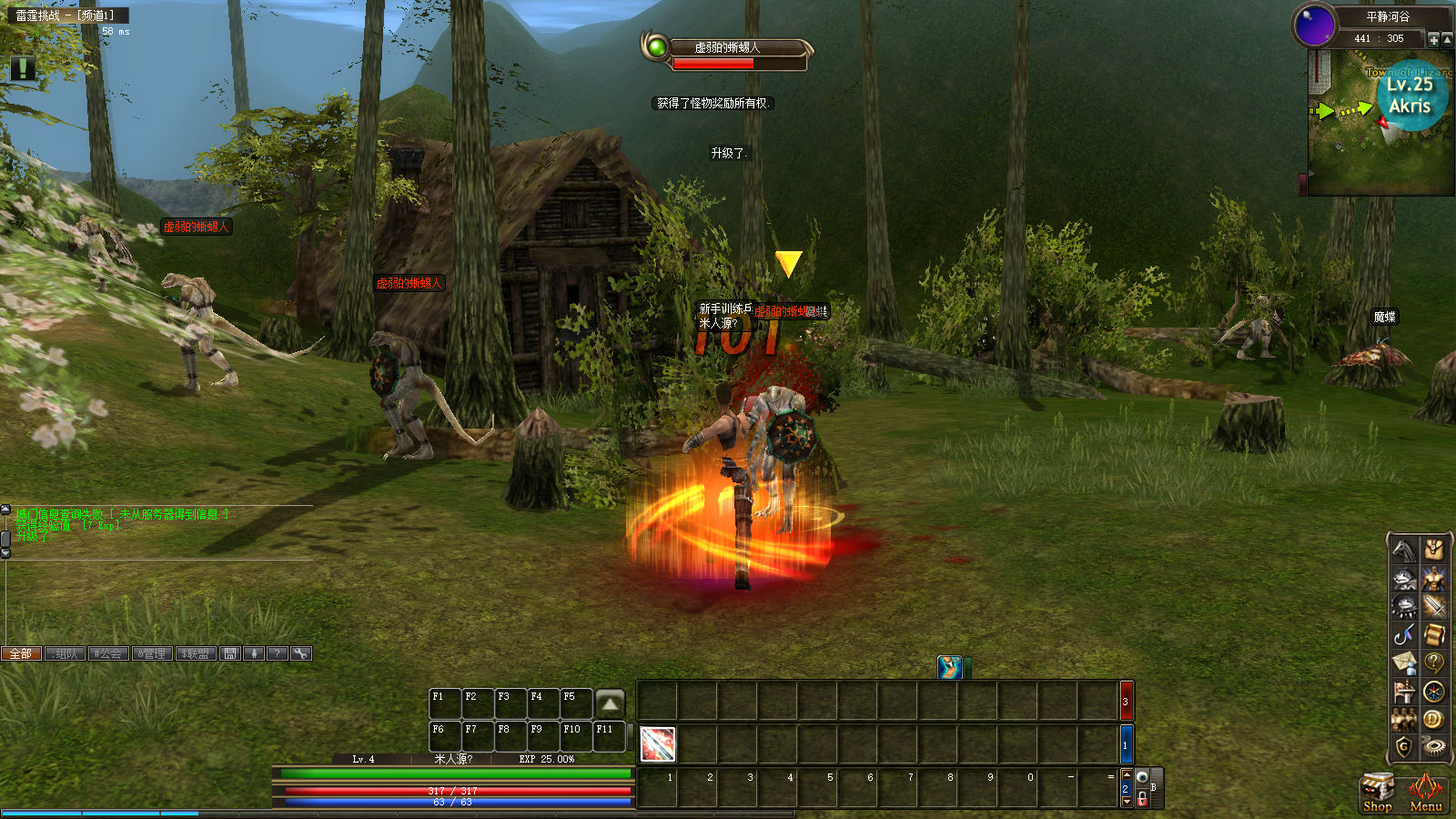Click the question mark help bubble icon
The width and height of the screenshot is (1456, 819).
1434,662
